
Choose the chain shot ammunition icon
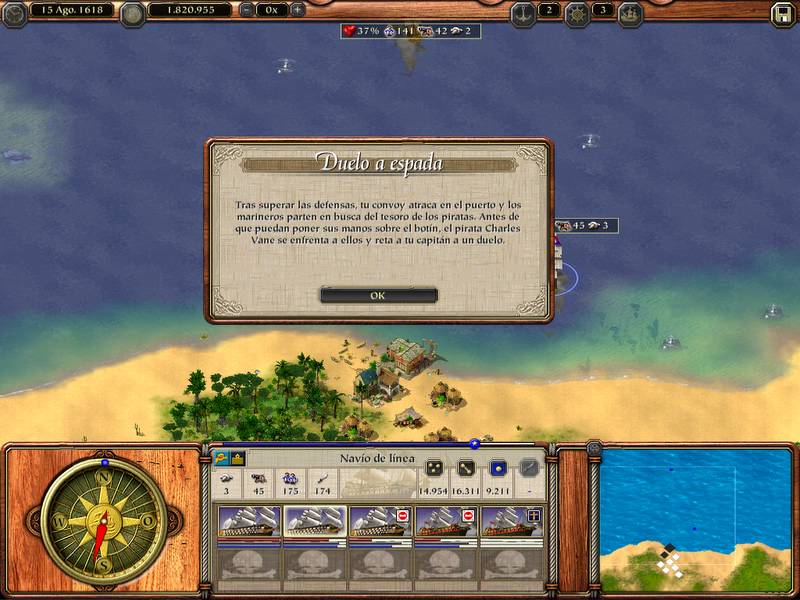[x=466, y=468]
